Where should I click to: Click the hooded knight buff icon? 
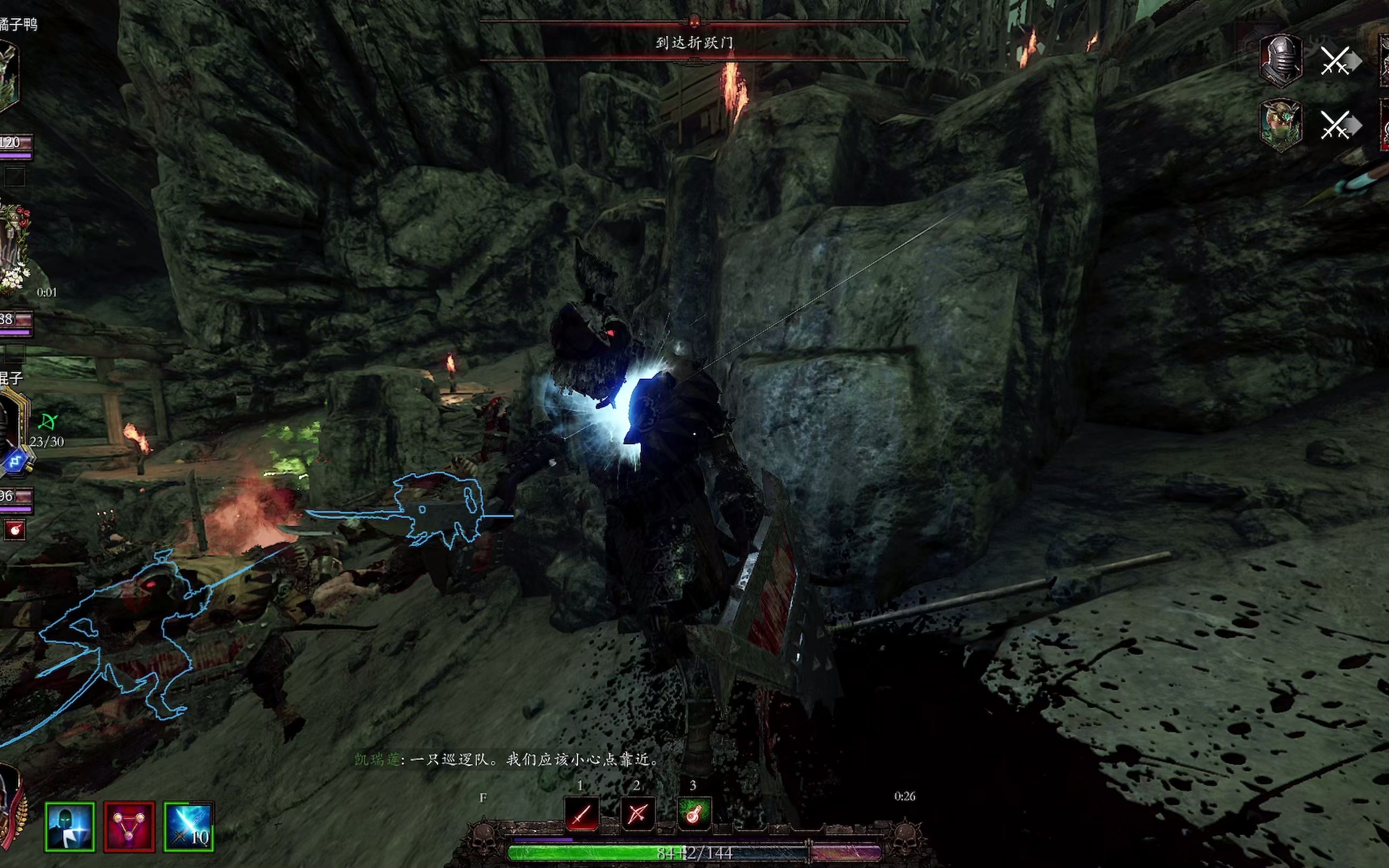click(x=70, y=827)
